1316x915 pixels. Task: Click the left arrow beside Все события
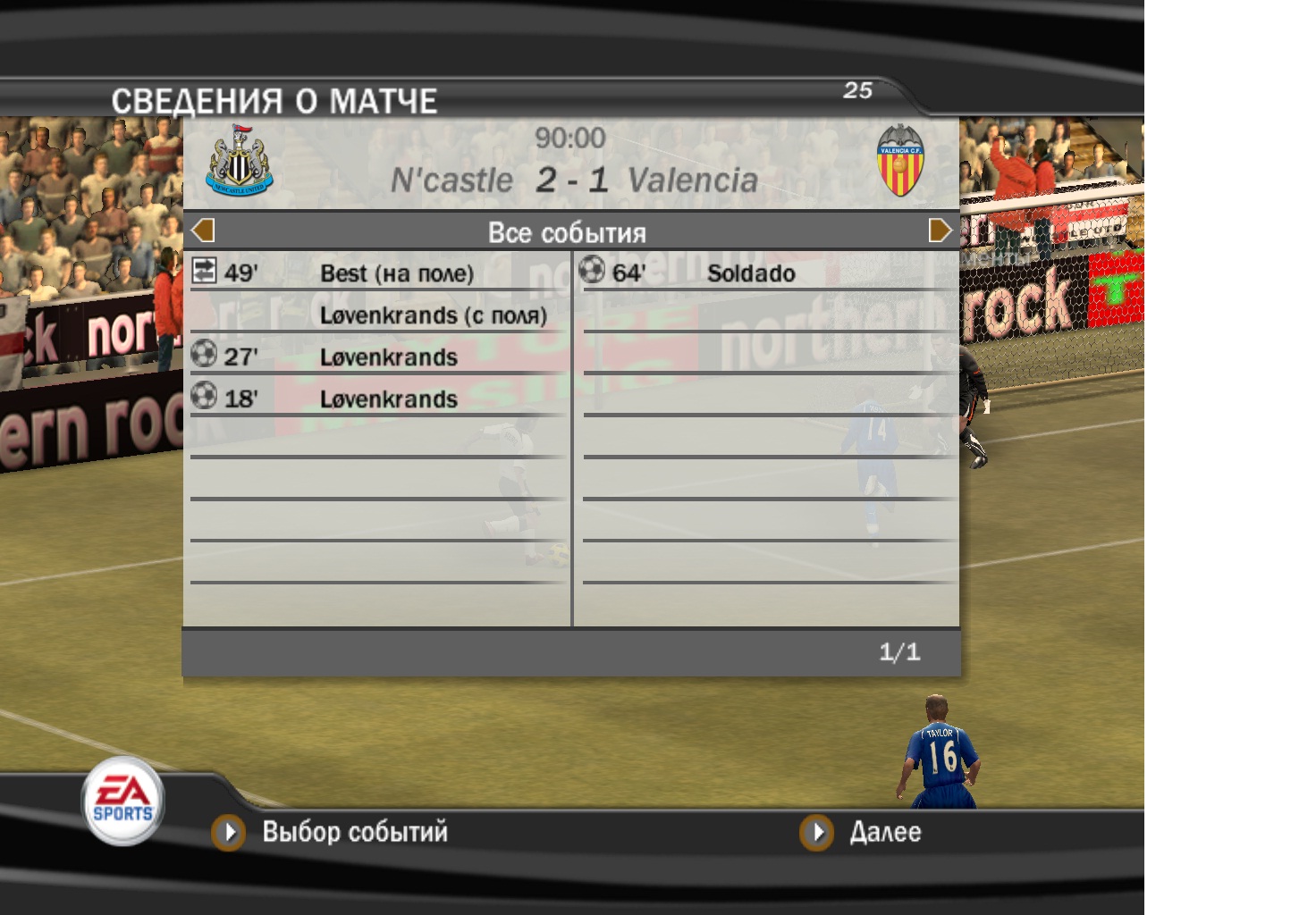tap(203, 231)
